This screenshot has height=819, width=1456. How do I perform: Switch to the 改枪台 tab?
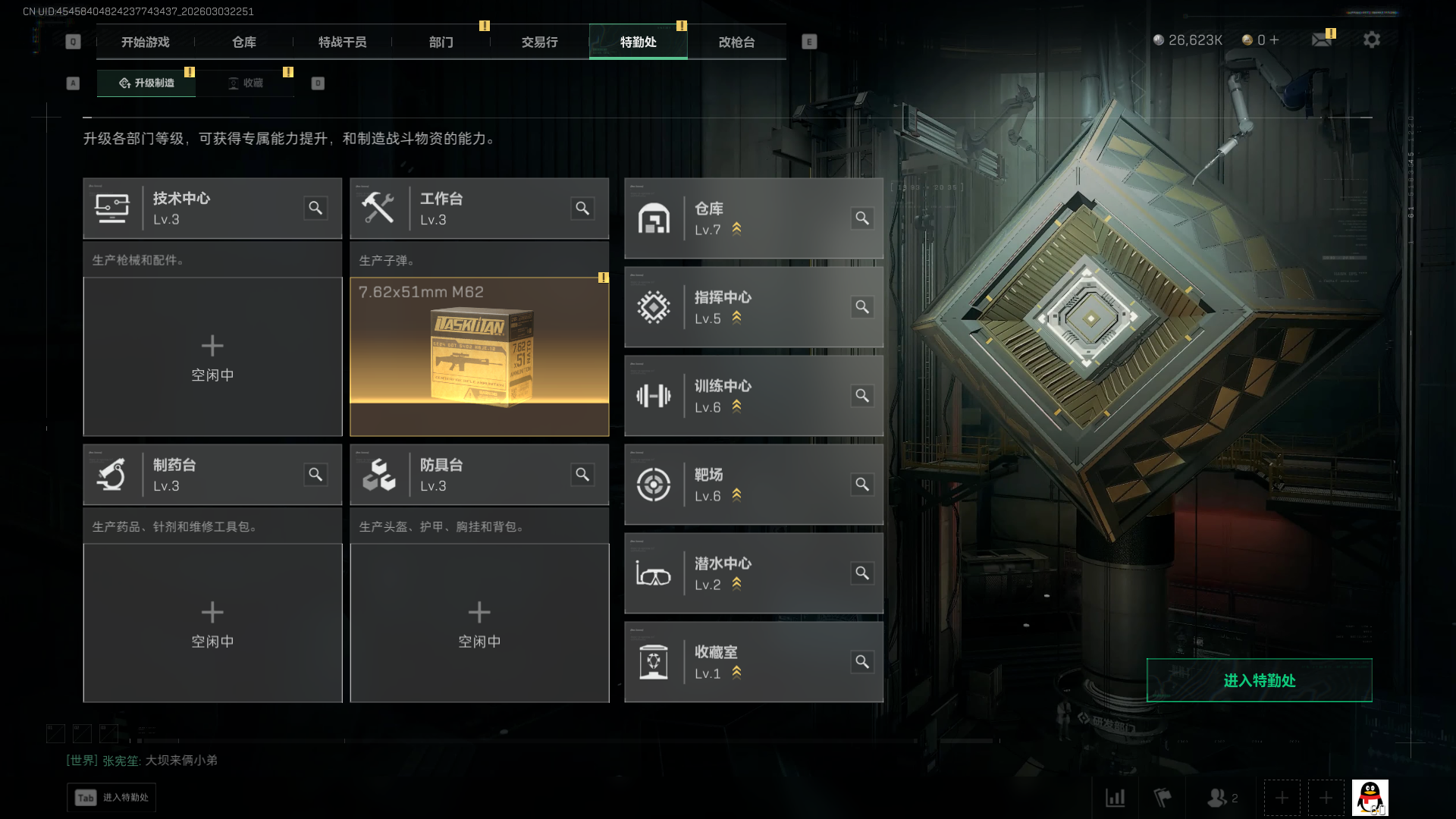(x=737, y=42)
